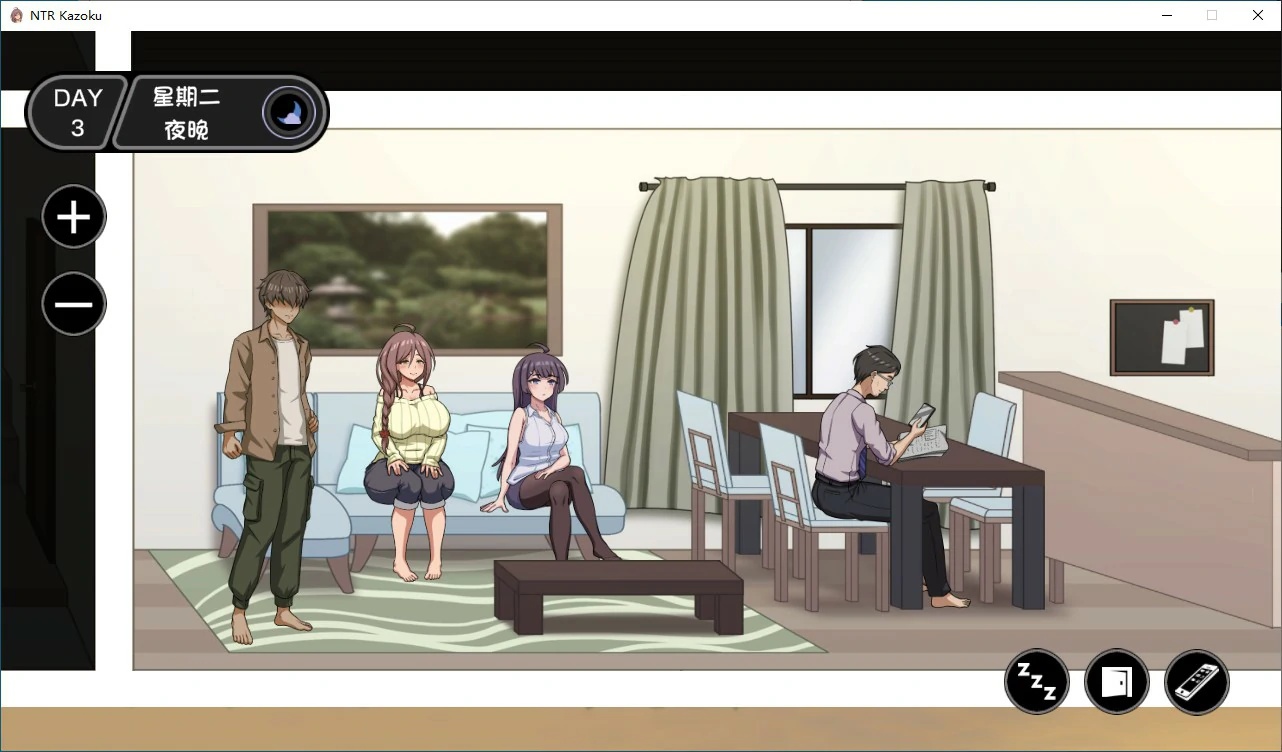
Task: Minimize the game window
Action: pyautogui.click(x=1166, y=15)
